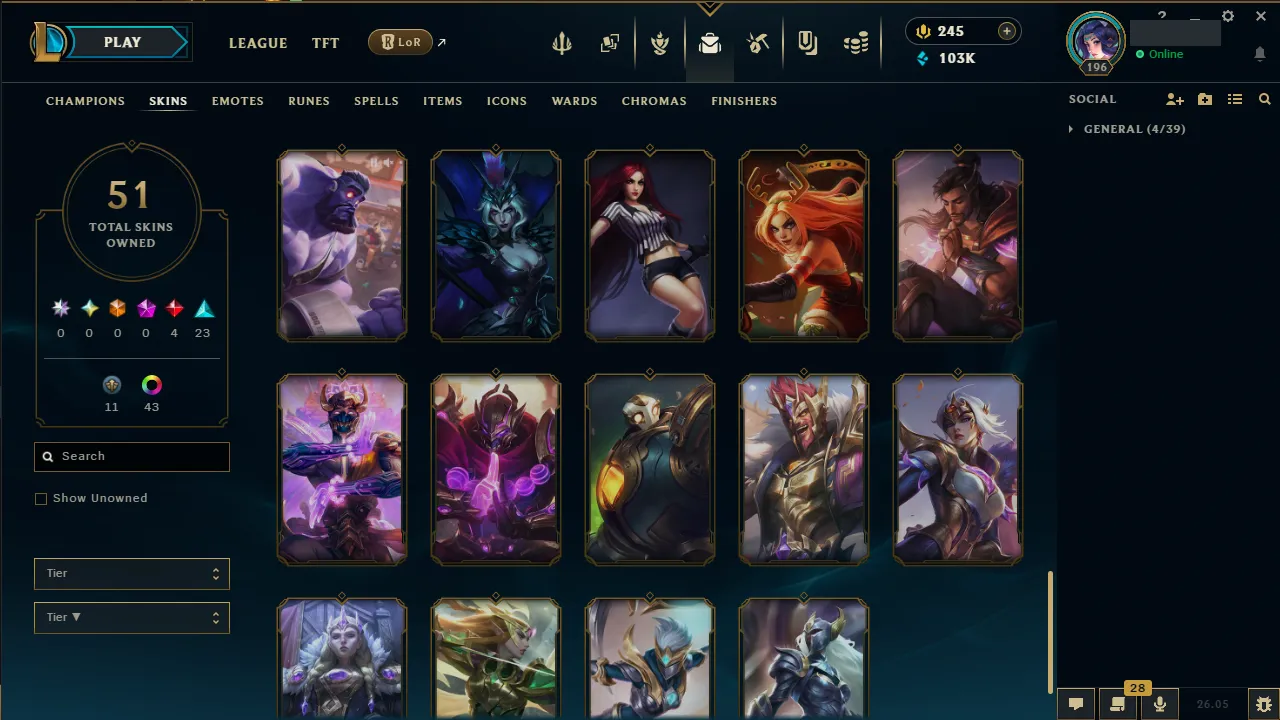Open the missions journal icon showing 28 badge
Viewport: 1280px width, 720px height.
coord(1117,704)
